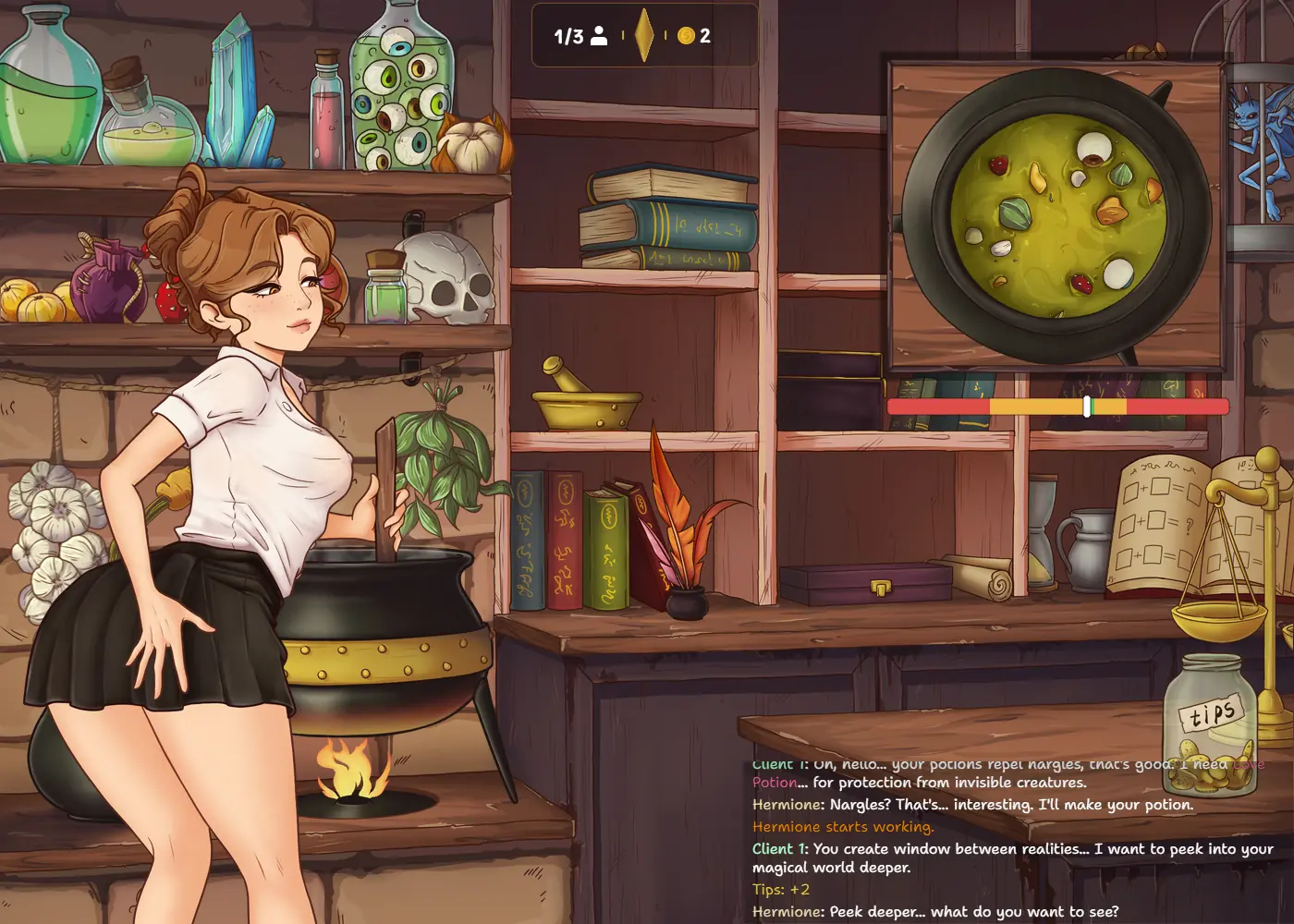Screen dimensions: 1294x924
Task: Open the pink Love Potion link in chat
Action: pyautogui.click(x=775, y=782)
